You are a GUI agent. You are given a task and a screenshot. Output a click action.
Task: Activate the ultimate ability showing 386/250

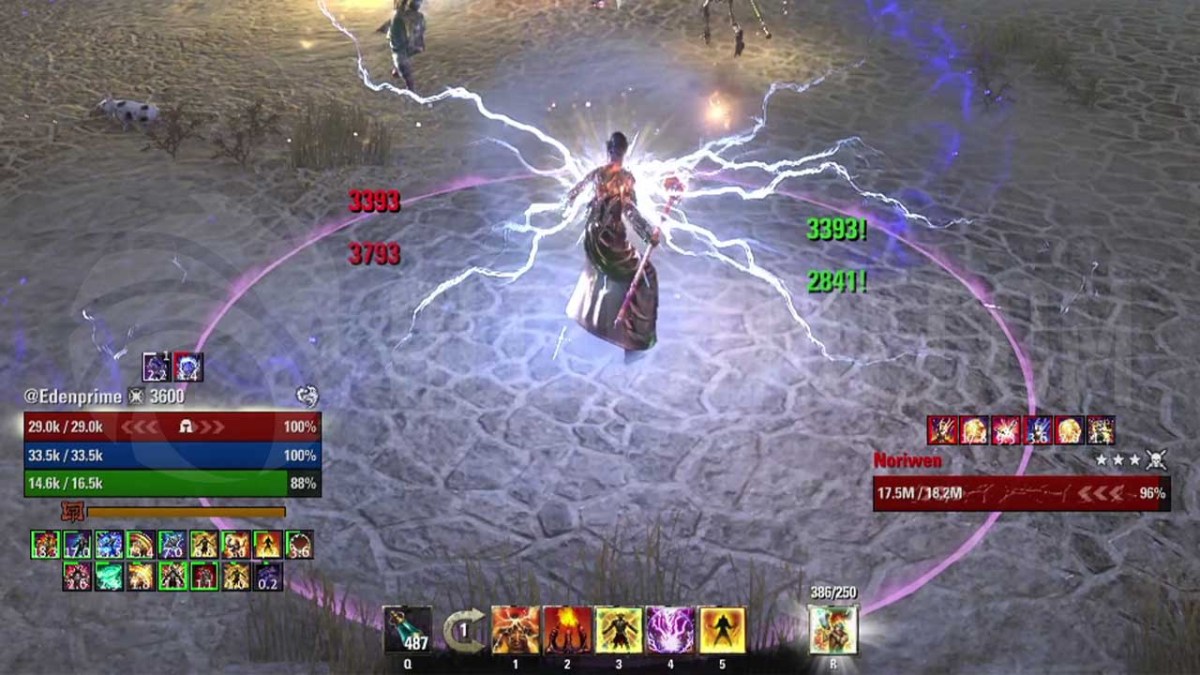click(833, 630)
